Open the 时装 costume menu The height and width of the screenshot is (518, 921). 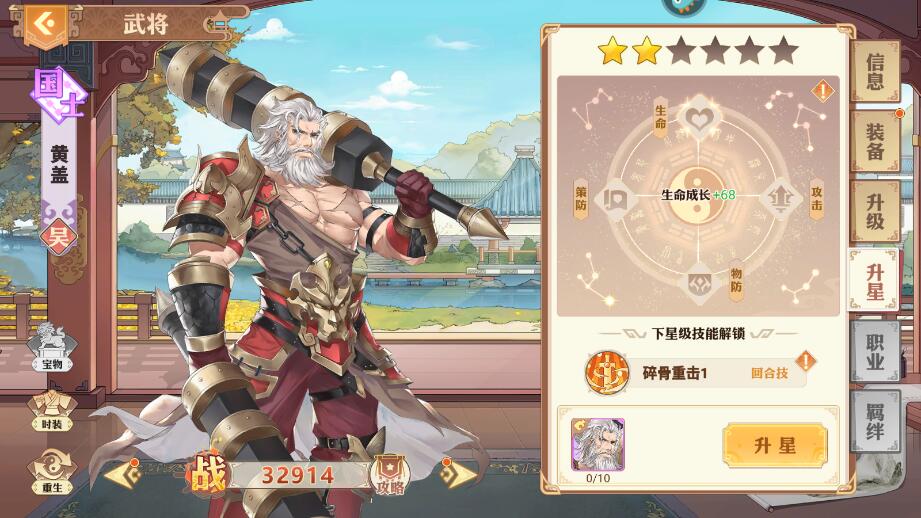click(x=51, y=408)
